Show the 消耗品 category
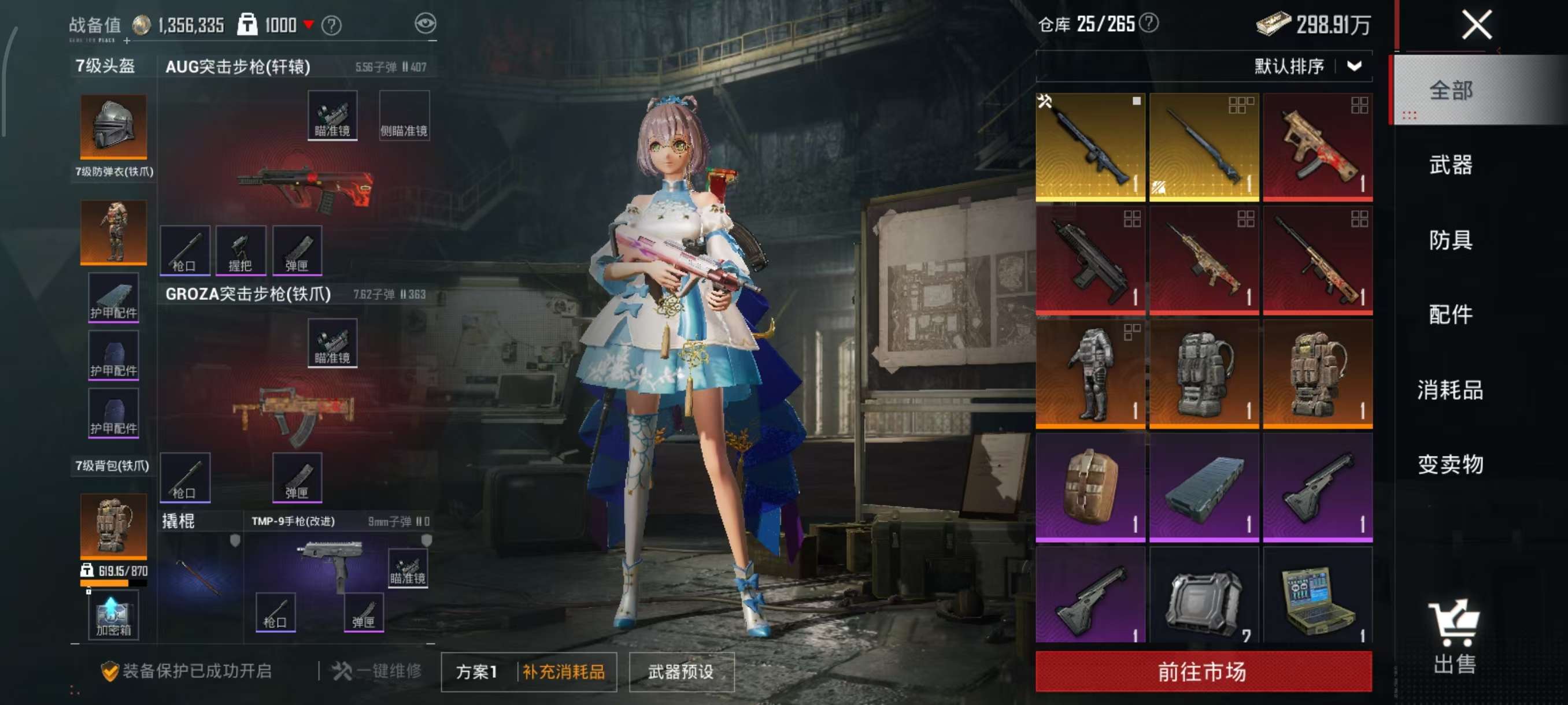 (x=1451, y=389)
